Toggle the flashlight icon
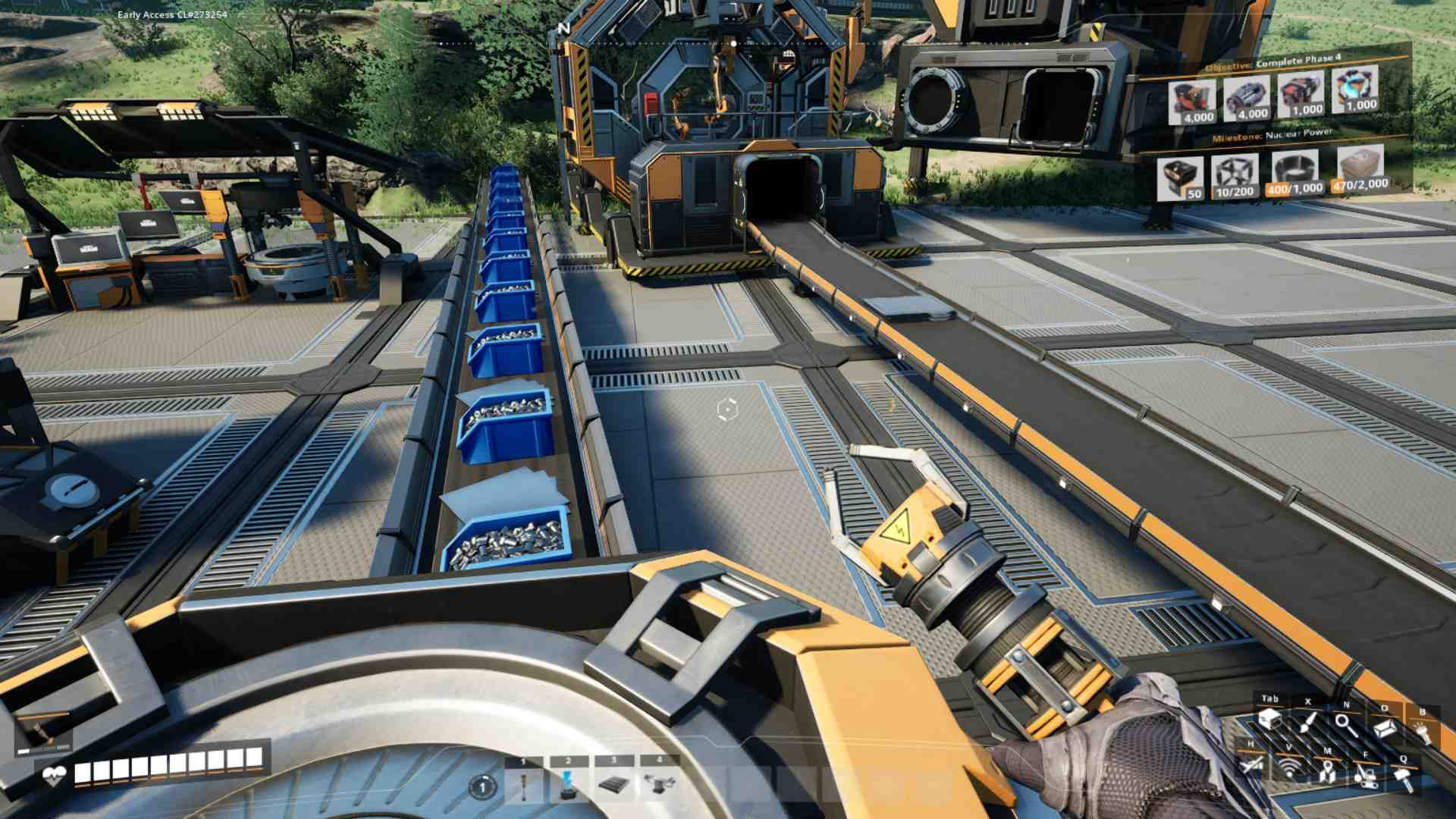 click(1423, 732)
